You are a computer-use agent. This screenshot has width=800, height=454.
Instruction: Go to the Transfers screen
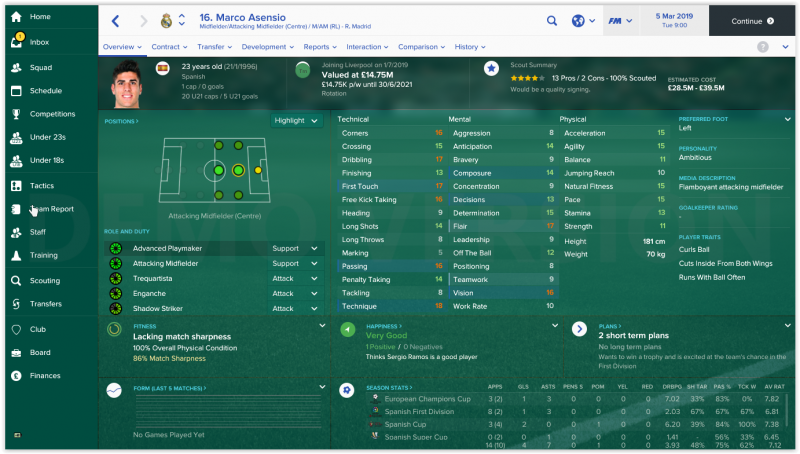pos(45,304)
